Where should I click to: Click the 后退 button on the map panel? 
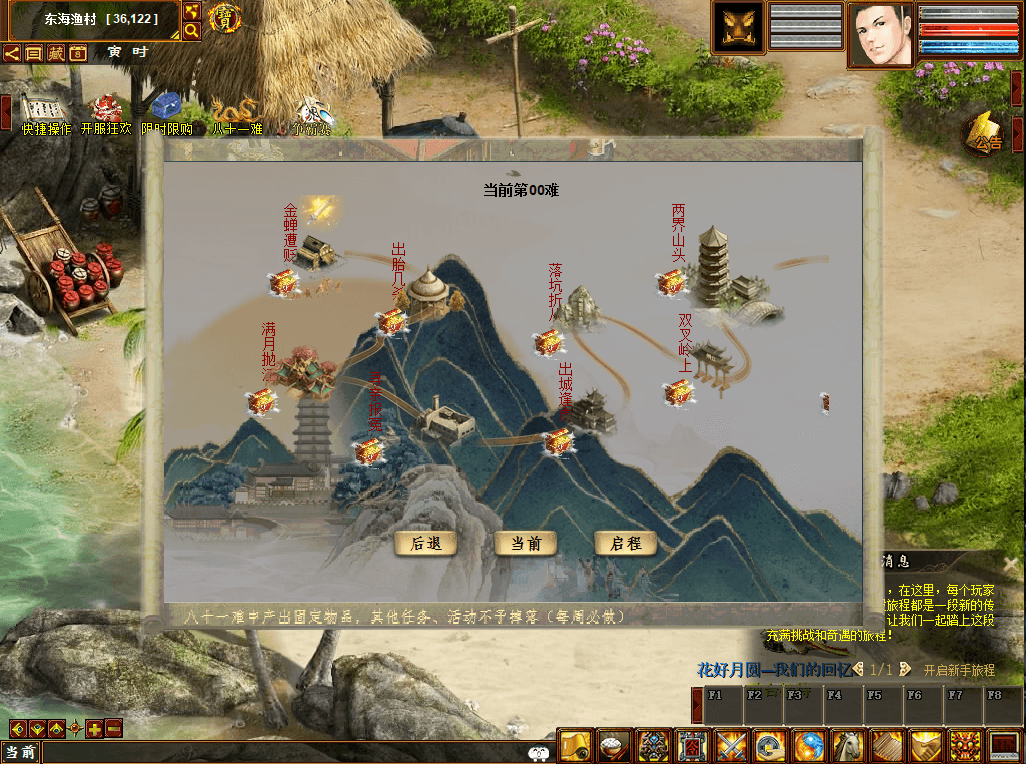click(x=427, y=544)
